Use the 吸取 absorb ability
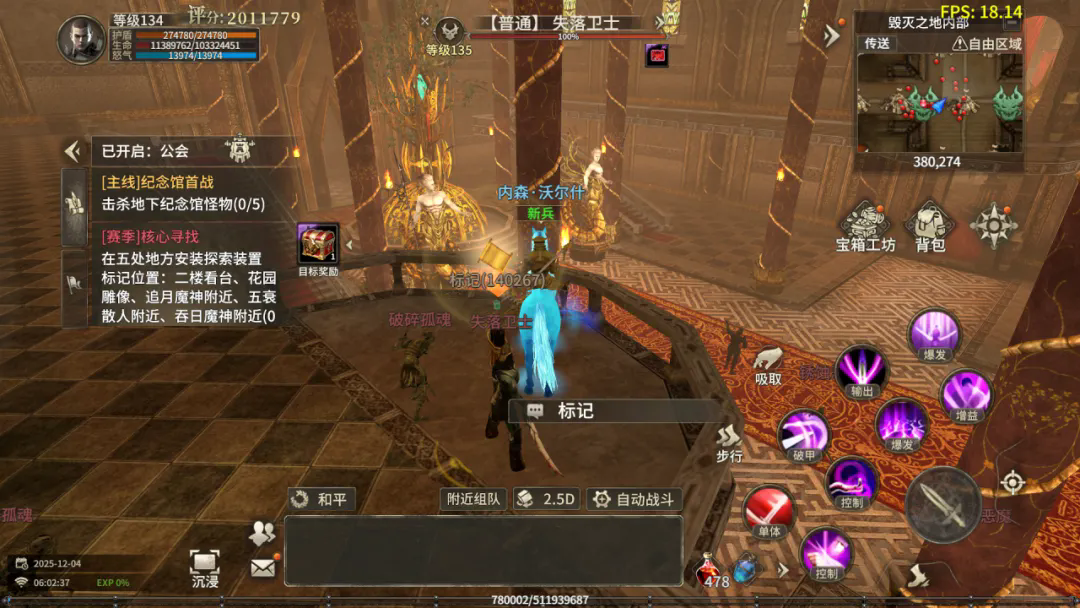Screen dimensions: 1080x608 (768, 365)
